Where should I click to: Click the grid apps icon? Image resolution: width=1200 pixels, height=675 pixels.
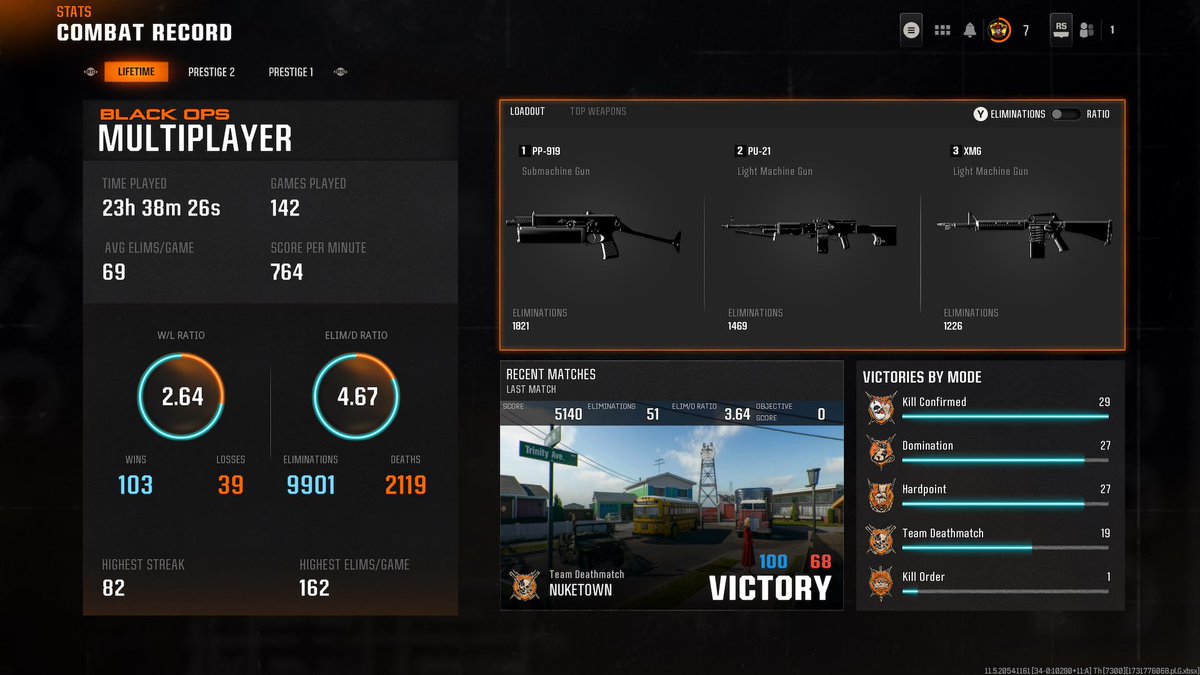coord(941,30)
